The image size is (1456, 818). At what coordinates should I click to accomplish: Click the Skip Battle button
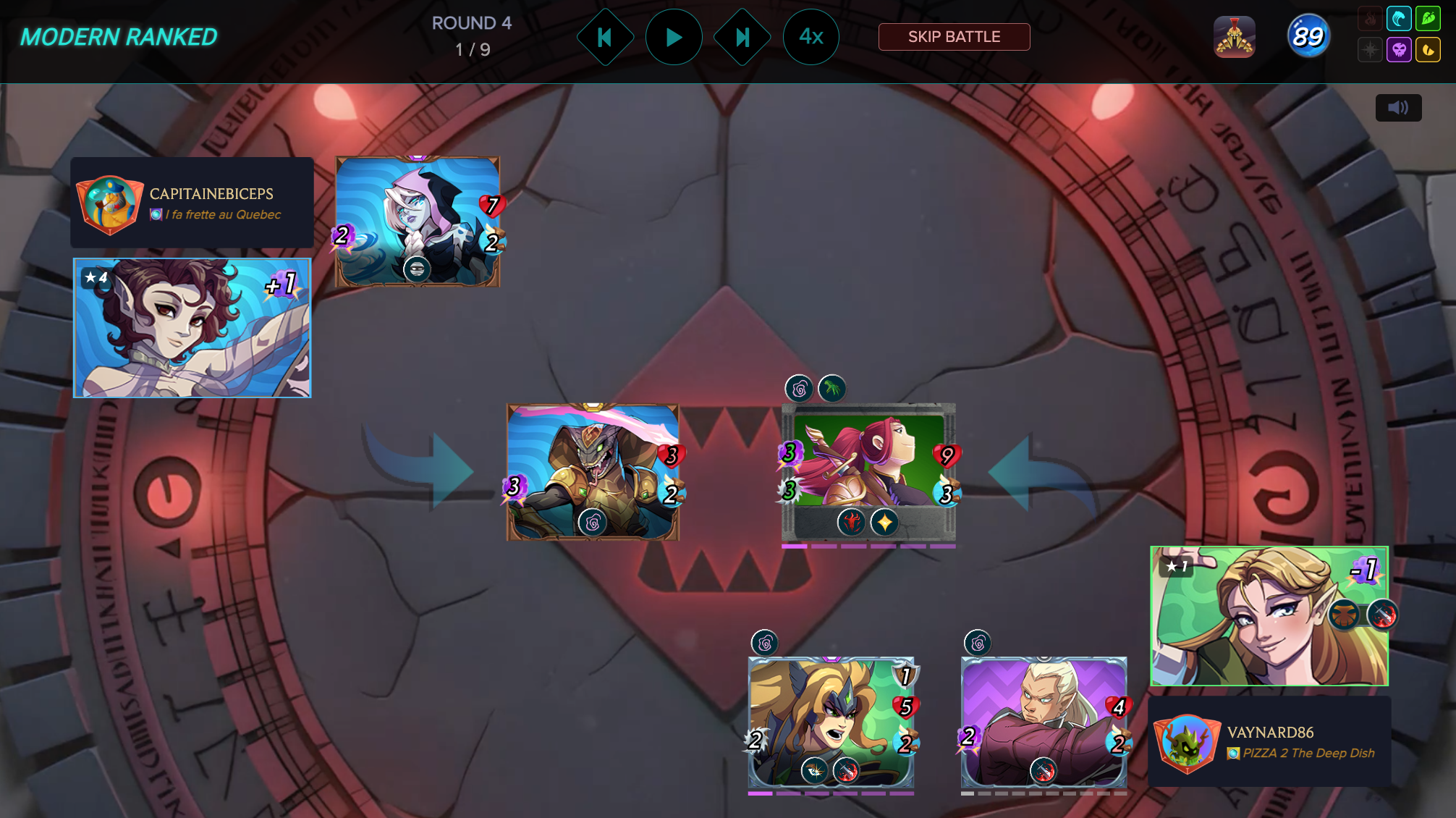tap(954, 37)
